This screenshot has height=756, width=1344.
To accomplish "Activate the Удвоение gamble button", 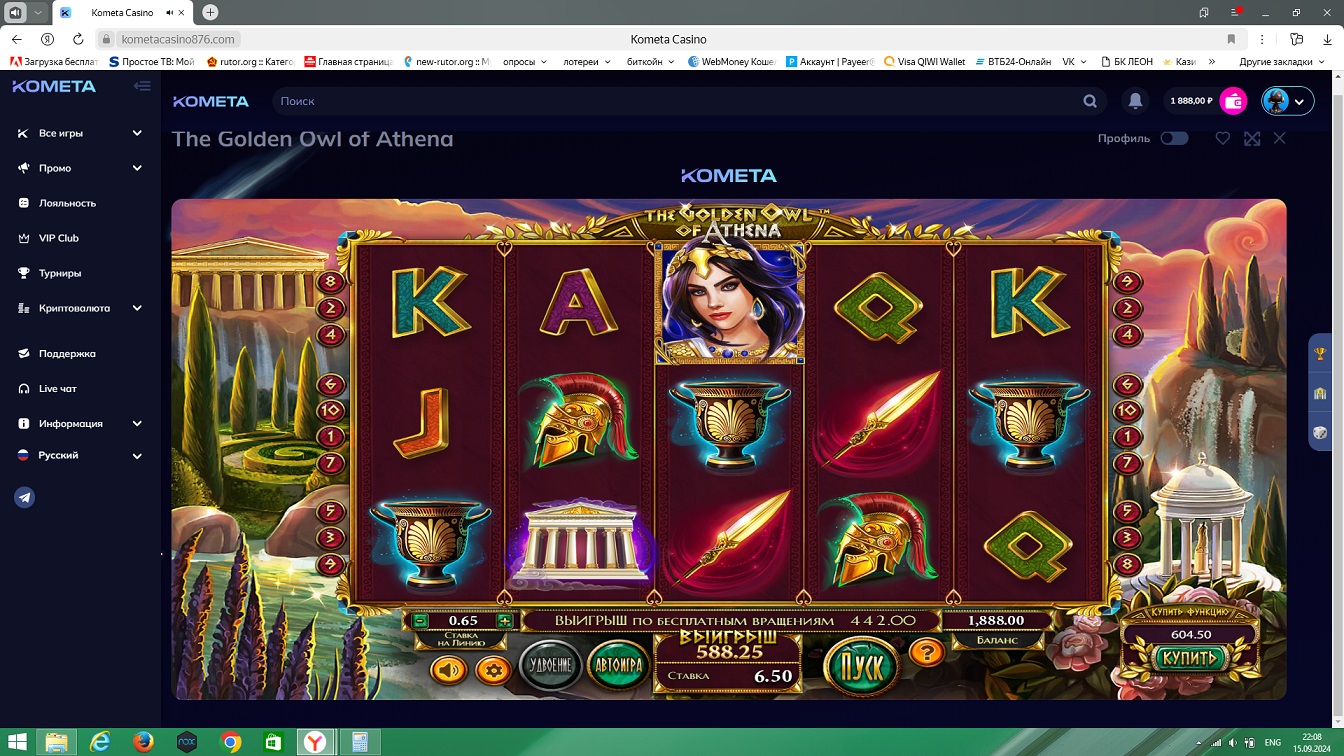I will [551, 665].
